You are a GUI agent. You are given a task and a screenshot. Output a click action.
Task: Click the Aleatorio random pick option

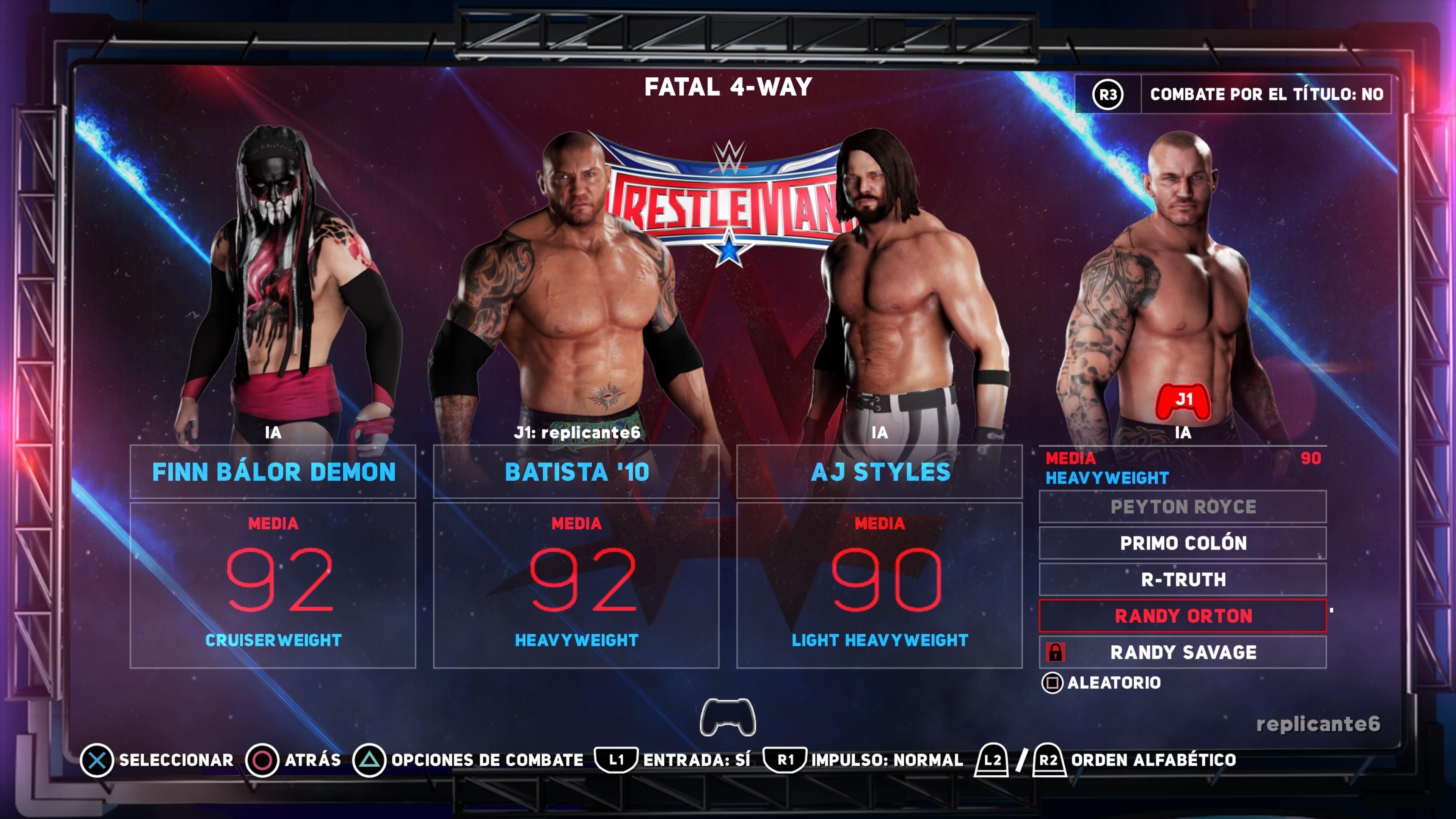click(x=1101, y=683)
